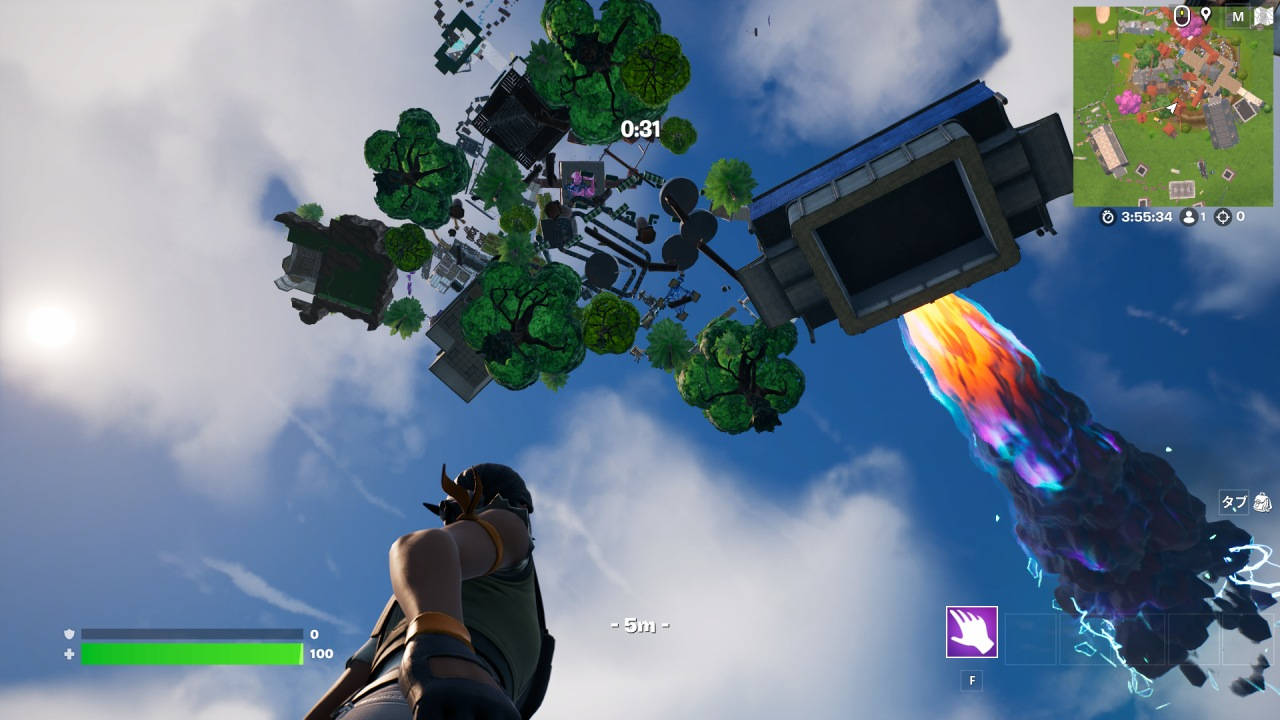Click the player count icon
Image resolution: width=1280 pixels, height=720 pixels.
1190,217
